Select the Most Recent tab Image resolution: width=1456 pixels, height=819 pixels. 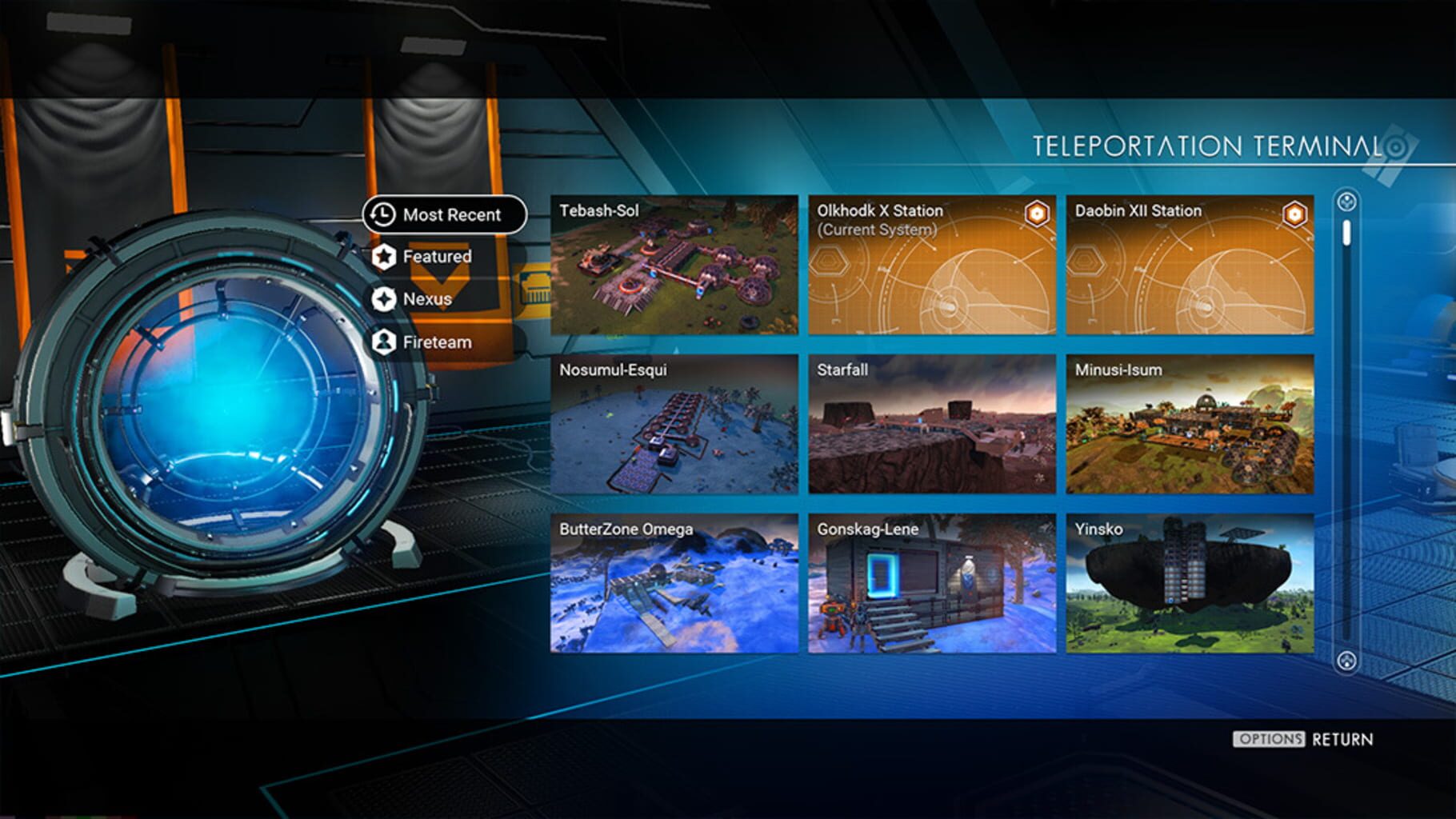click(x=452, y=214)
